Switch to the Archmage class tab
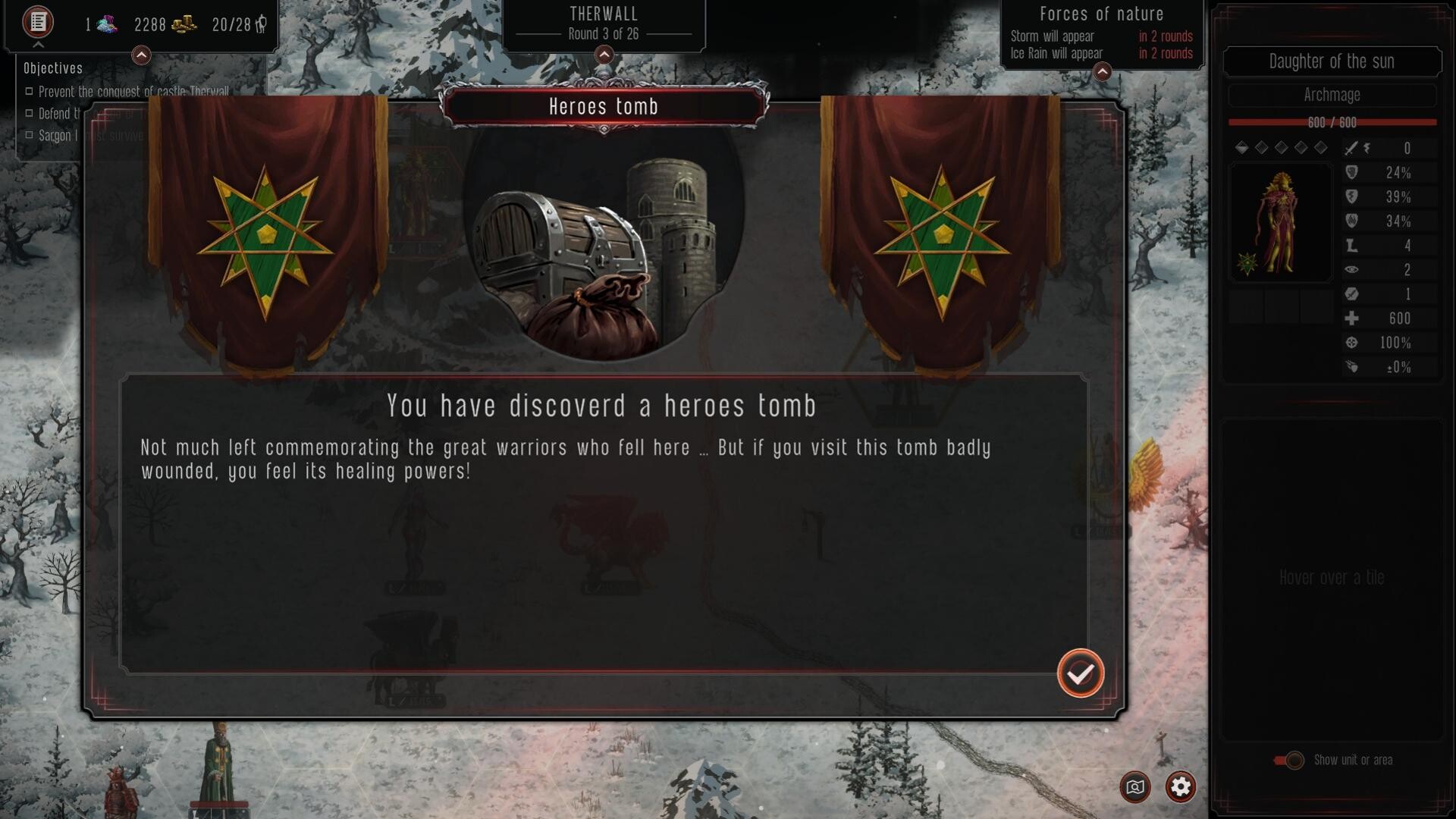 click(1332, 95)
